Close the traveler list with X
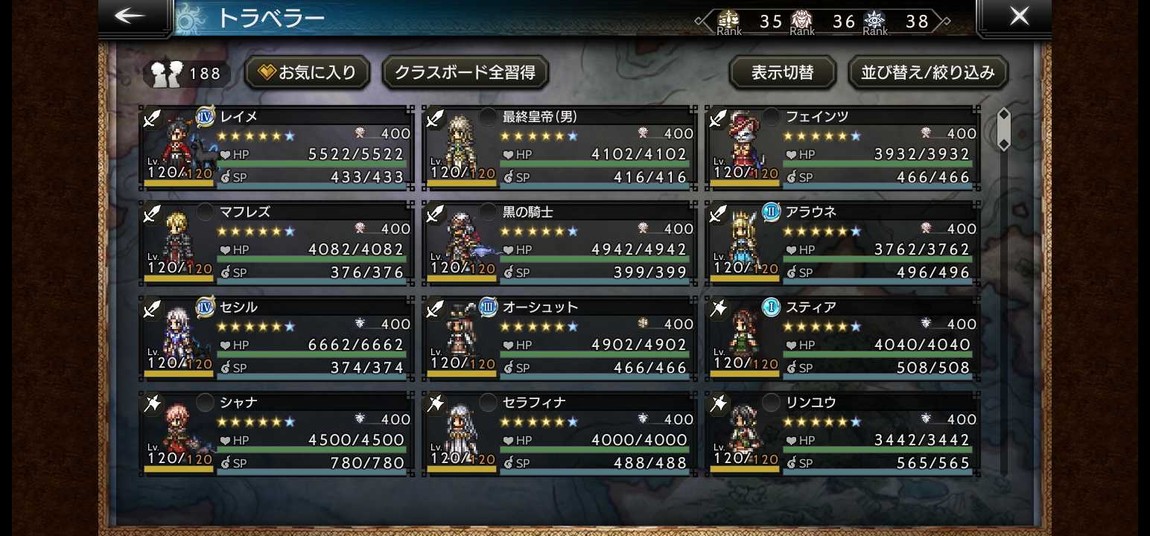Image resolution: width=1150 pixels, height=536 pixels. point(1018,17)
